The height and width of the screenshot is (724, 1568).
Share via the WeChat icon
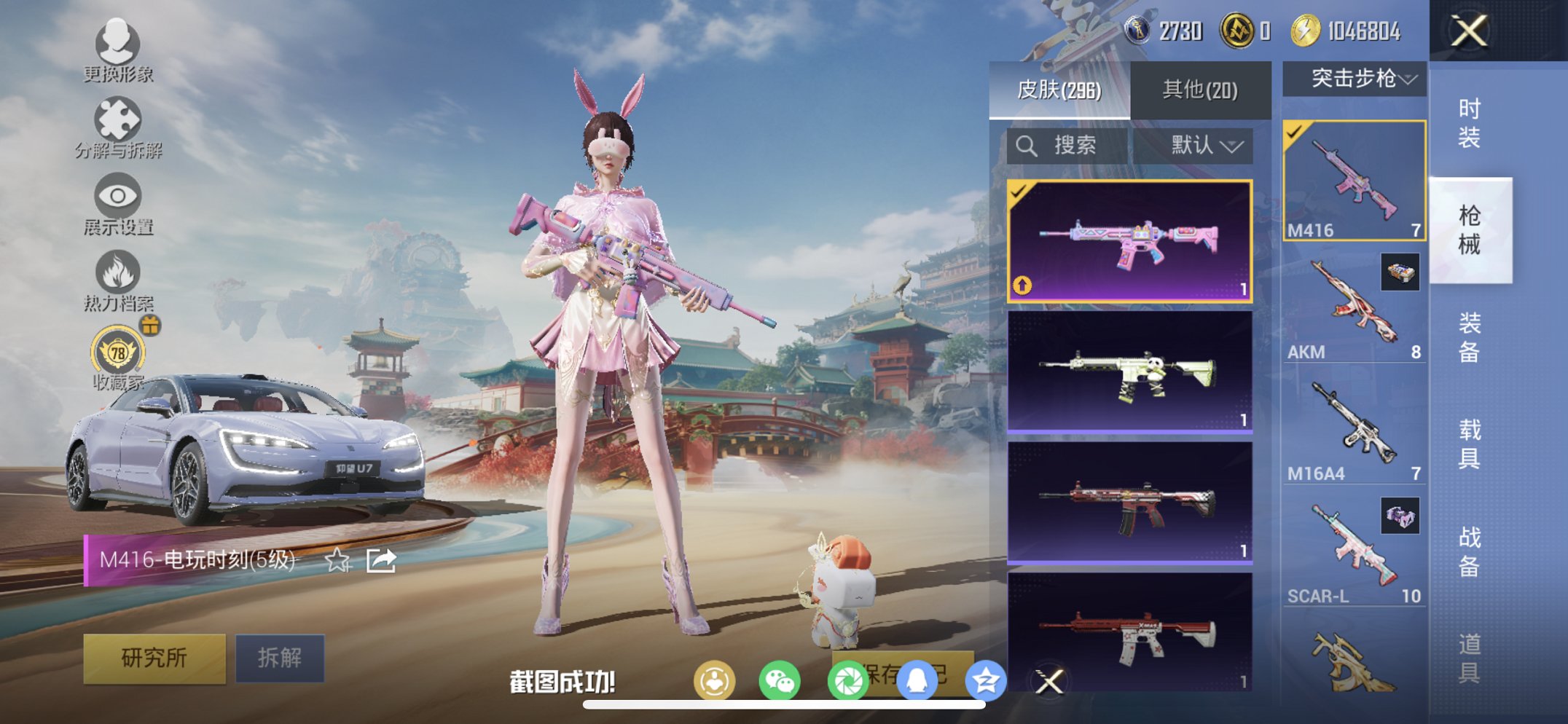point(781,678)
